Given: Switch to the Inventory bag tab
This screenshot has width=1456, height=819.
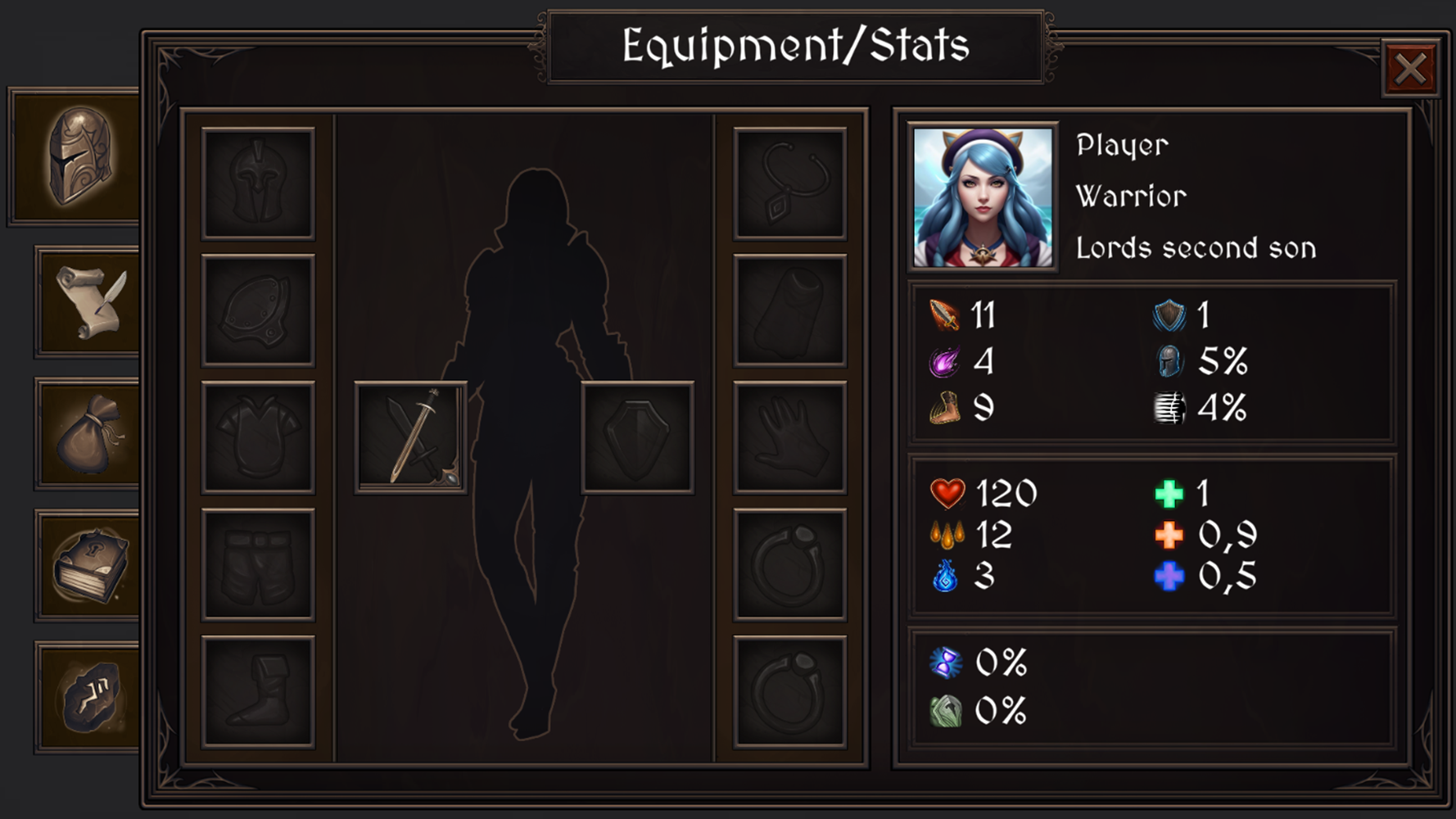Looking at the screenshot, I should [85, 434].
